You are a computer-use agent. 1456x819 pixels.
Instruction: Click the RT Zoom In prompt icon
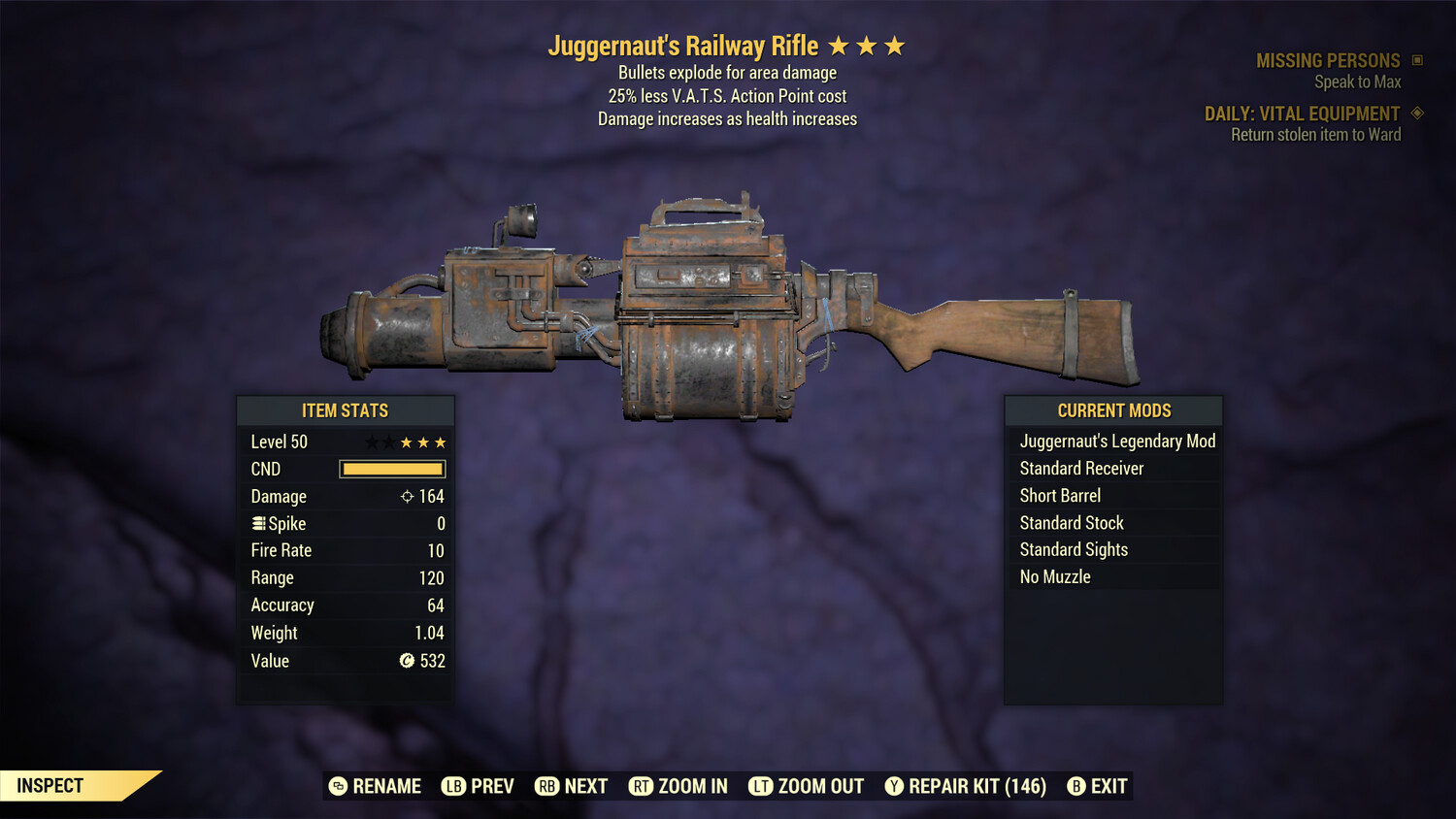641,786
